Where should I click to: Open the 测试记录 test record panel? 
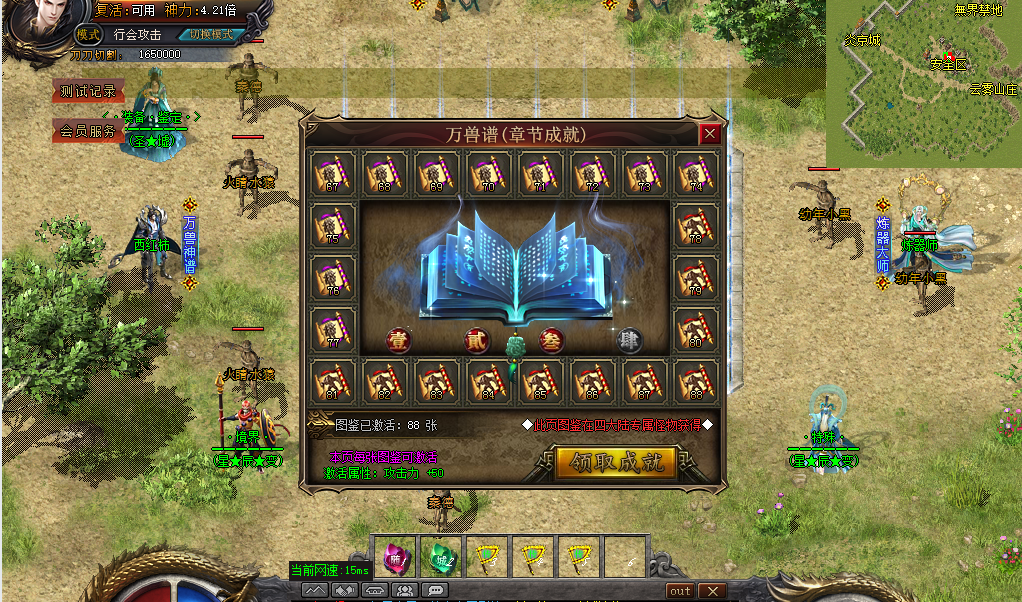pos(88,91)
